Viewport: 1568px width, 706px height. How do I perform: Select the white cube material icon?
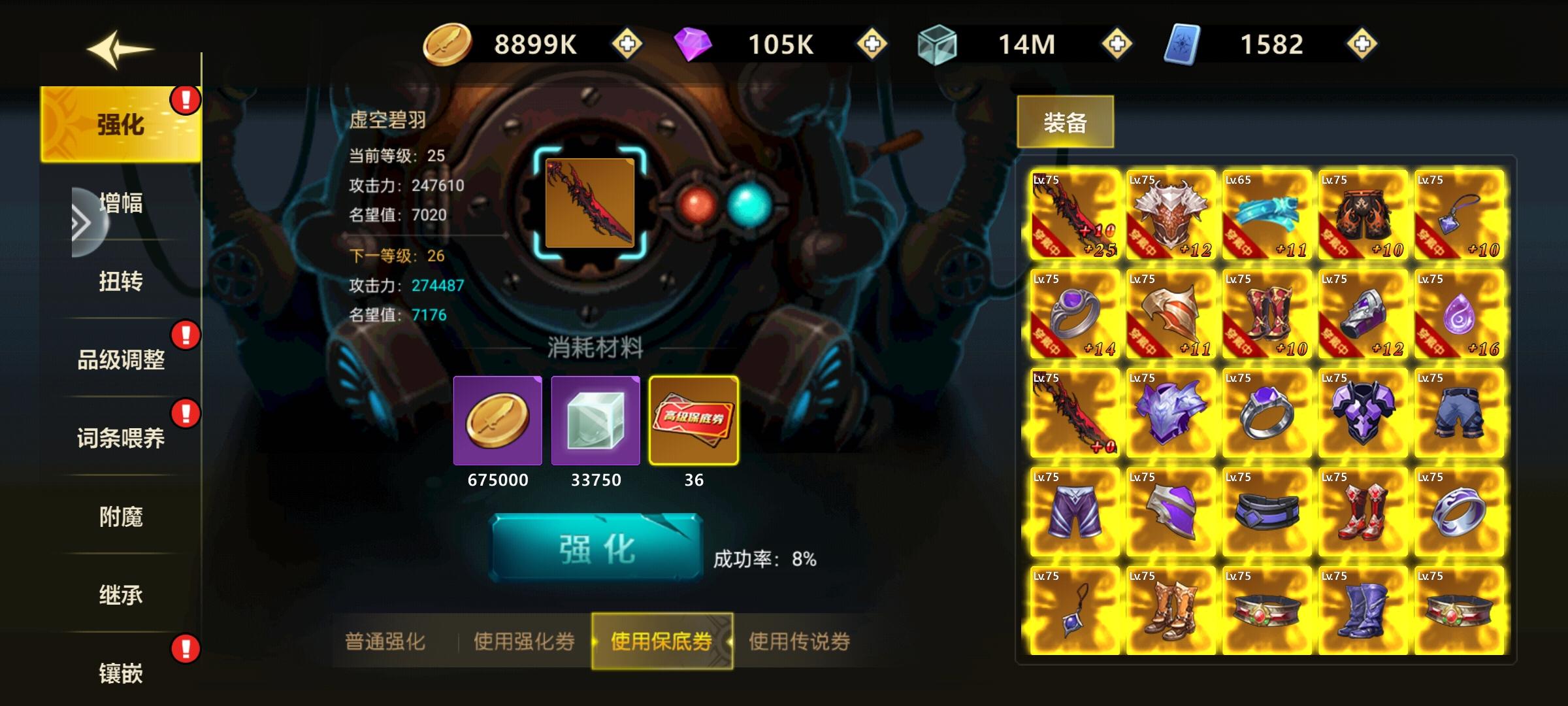pyautogui.click(x=595, y=422)
